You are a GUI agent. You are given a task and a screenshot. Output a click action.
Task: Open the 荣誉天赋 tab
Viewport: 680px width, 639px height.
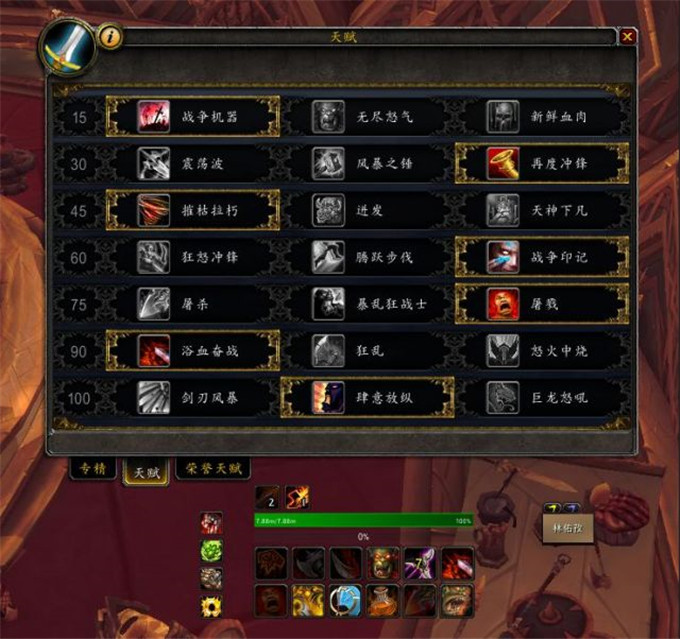212,468
